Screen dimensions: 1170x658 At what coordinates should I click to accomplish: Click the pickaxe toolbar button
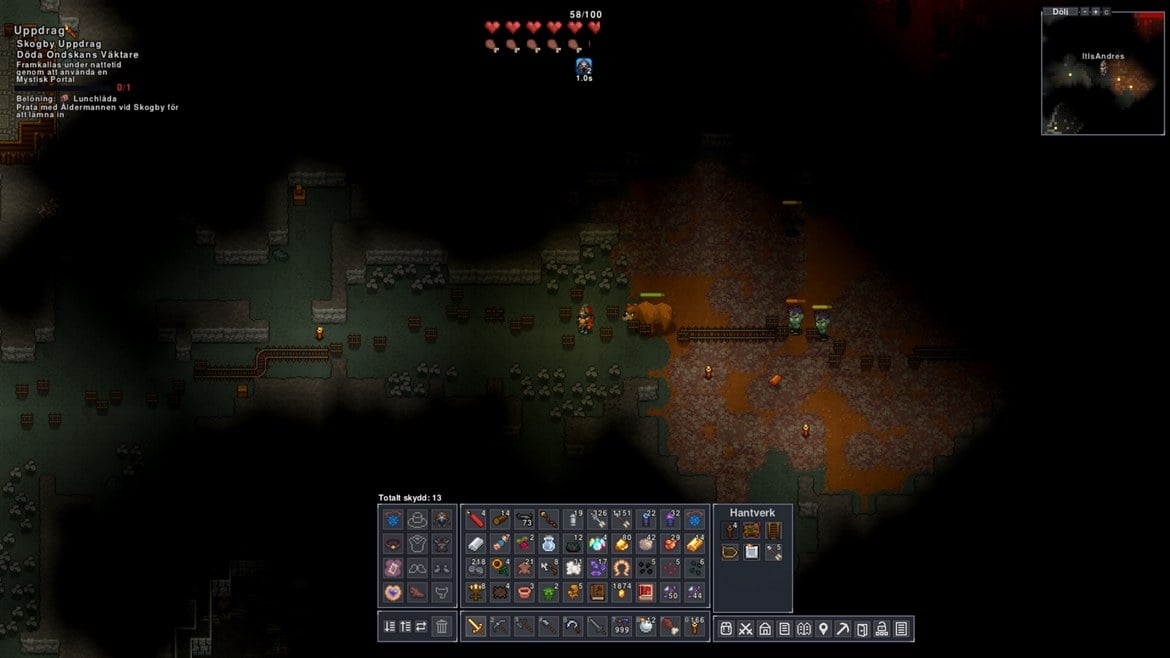tap(843, 628)
